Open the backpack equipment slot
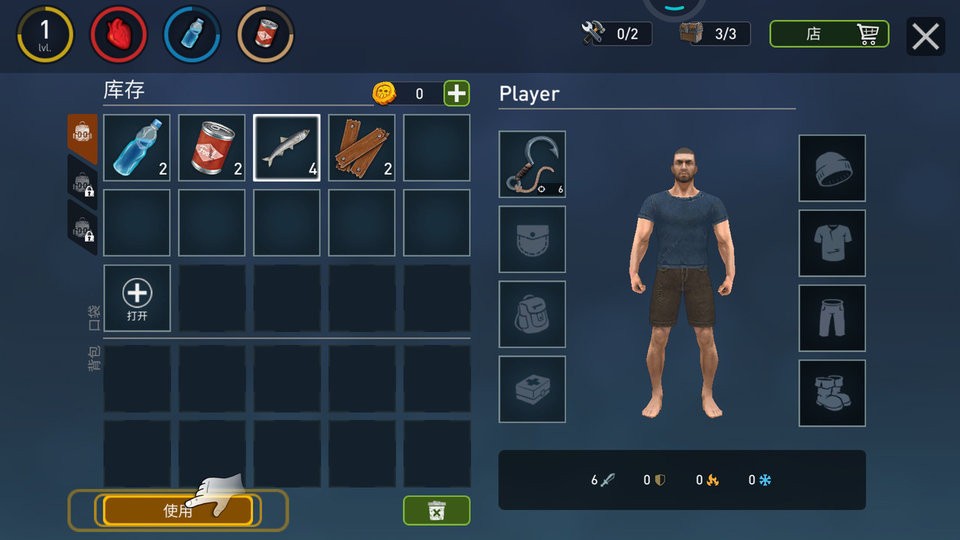 pos(532,314)
